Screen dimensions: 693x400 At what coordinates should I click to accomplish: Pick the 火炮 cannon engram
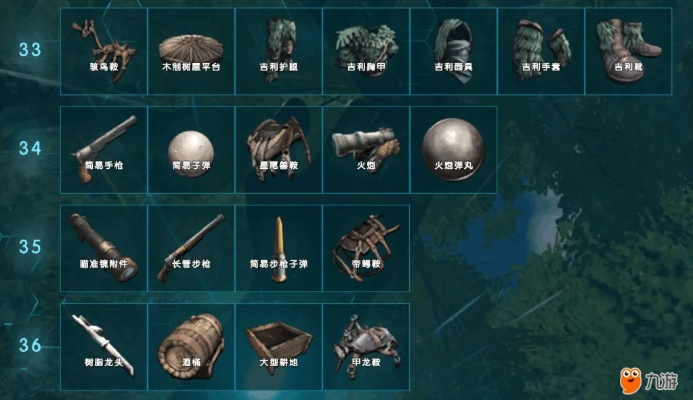point(366,149)
